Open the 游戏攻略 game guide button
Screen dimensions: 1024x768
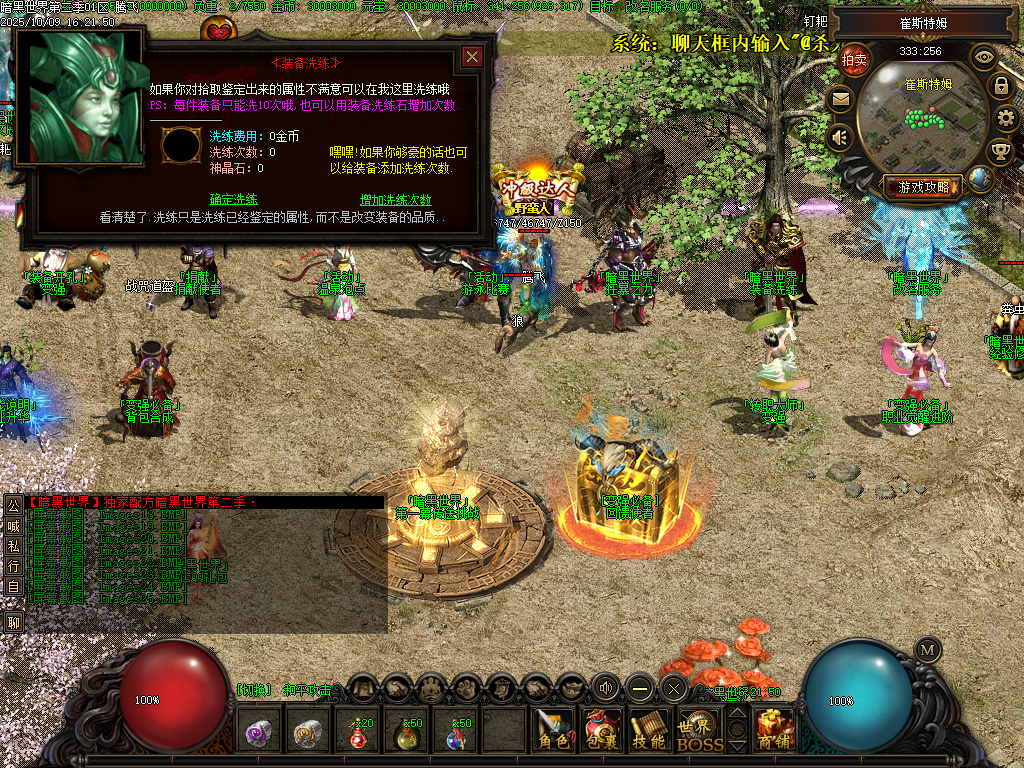(923, 186)
